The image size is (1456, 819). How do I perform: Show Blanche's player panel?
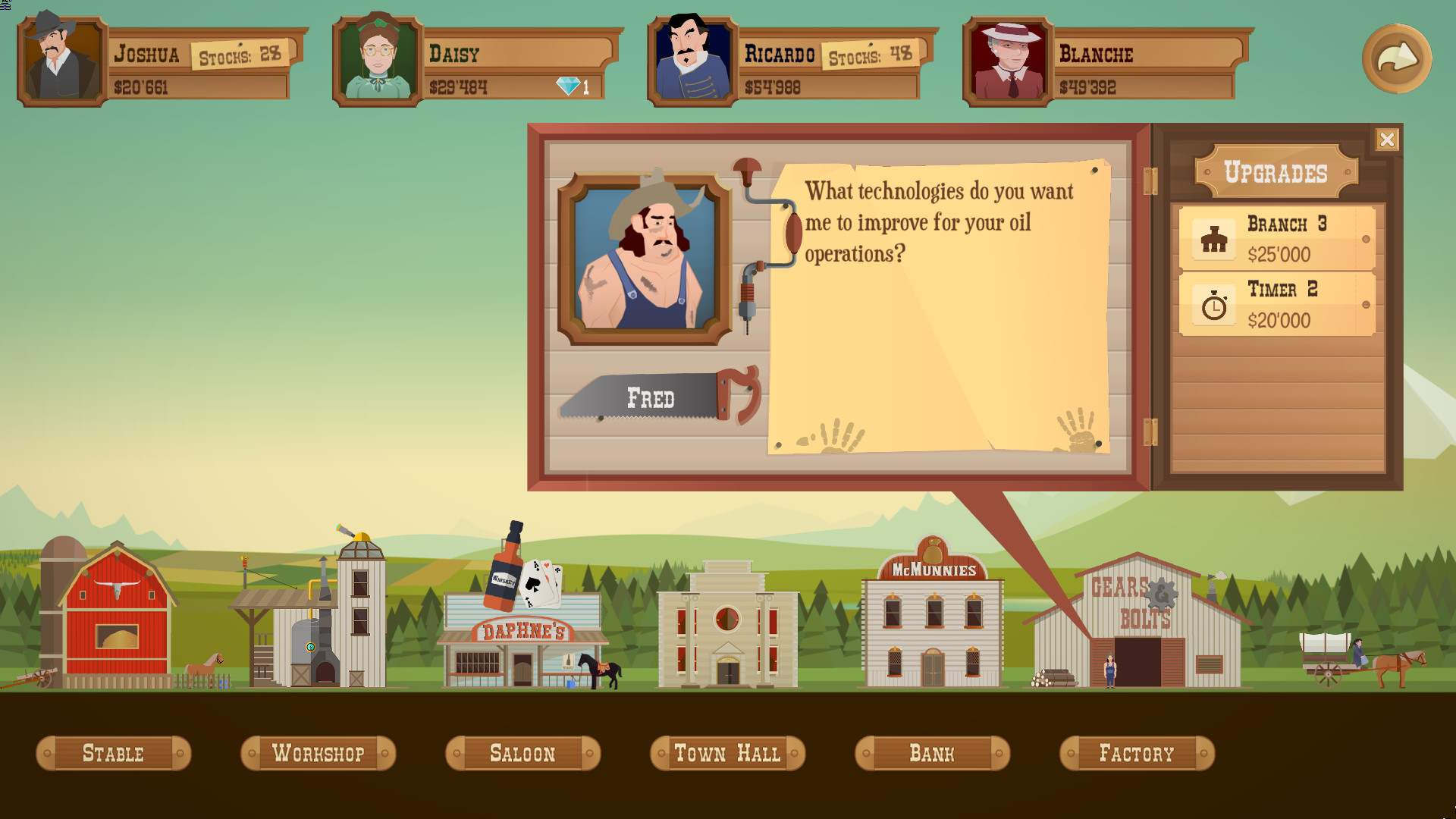[x=1106, y=62]
